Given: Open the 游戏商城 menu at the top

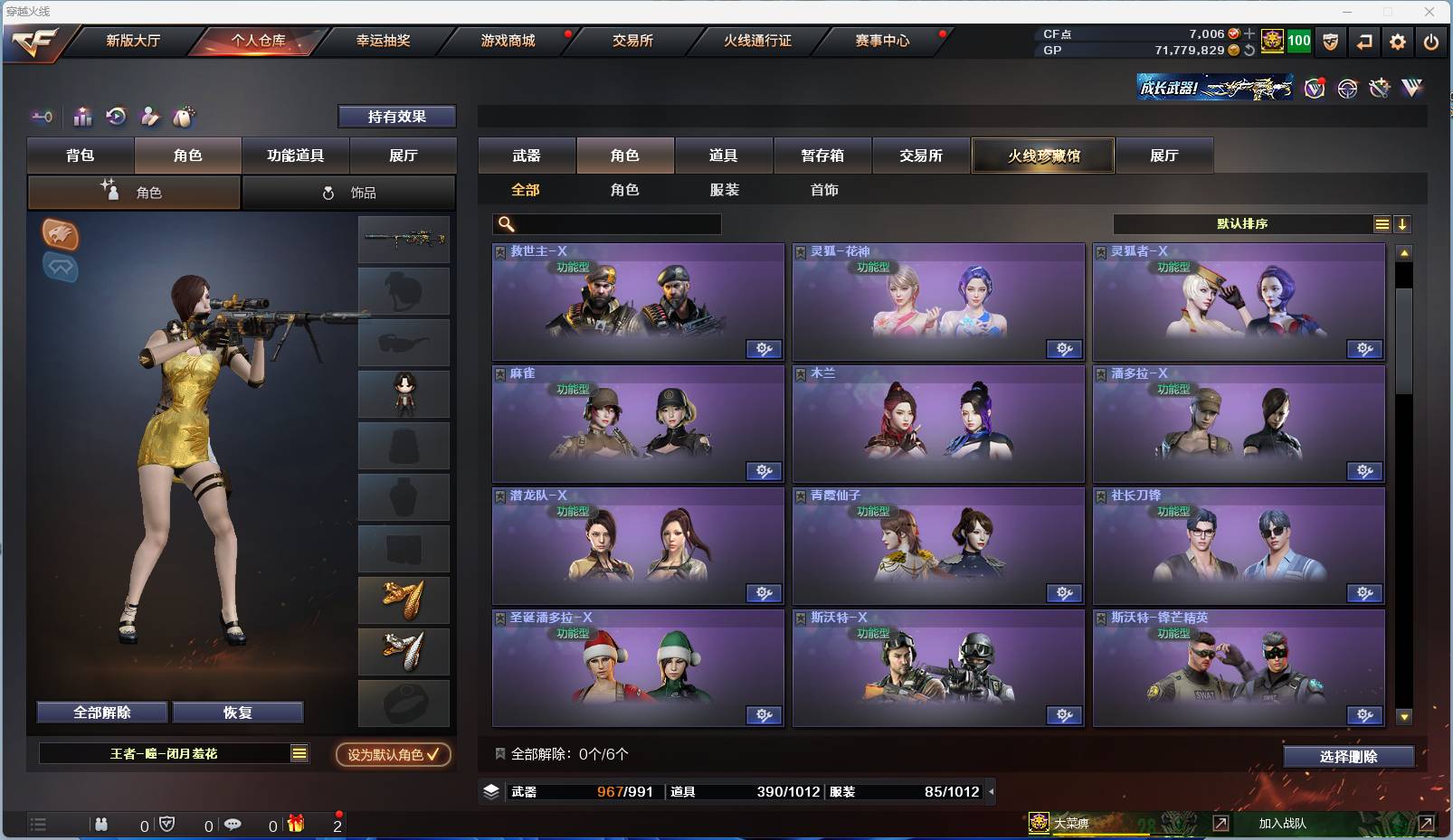Looking at the screenshot, I should (507, 41).
